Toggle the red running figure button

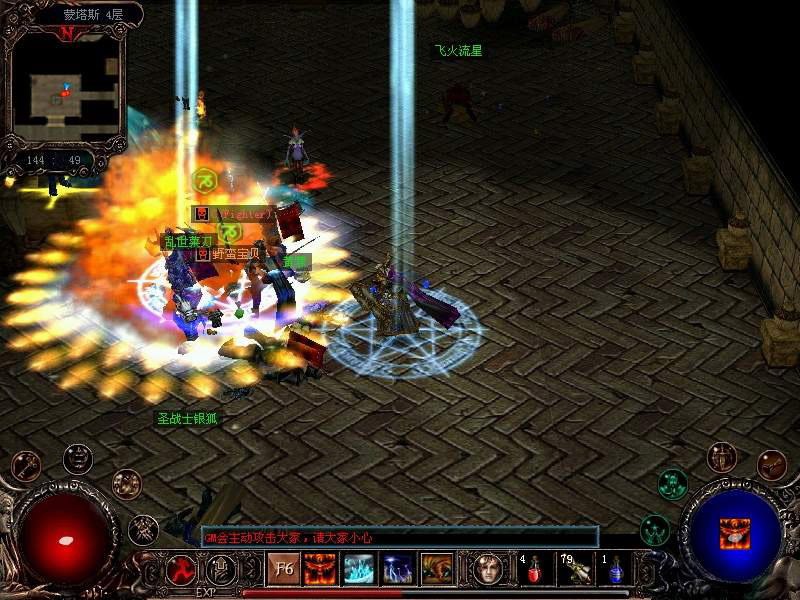tap(181, 569)
